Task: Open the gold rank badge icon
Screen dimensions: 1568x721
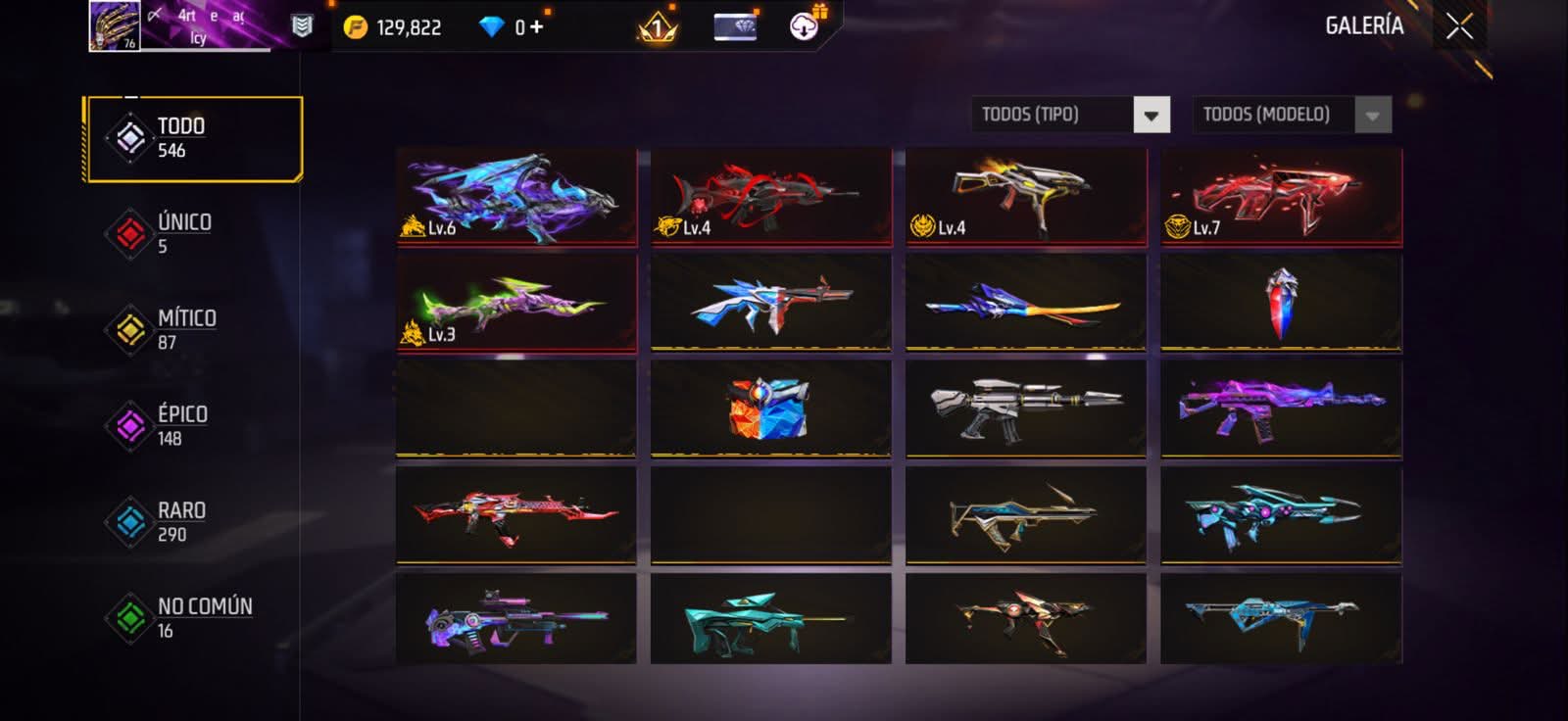Action: [x=658, y=27]
